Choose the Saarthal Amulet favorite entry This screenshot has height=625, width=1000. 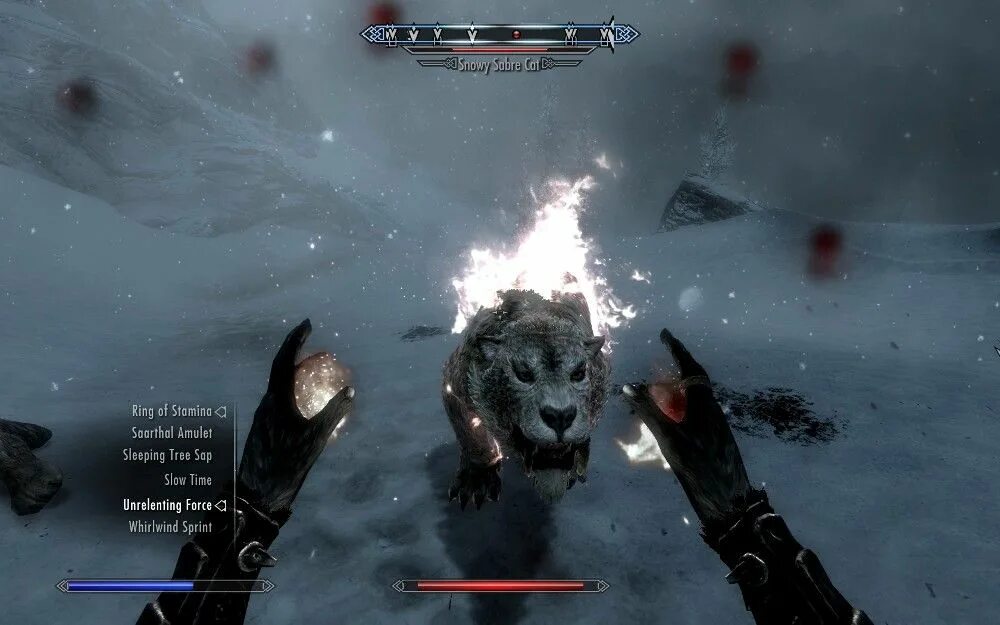pos(171,433)
